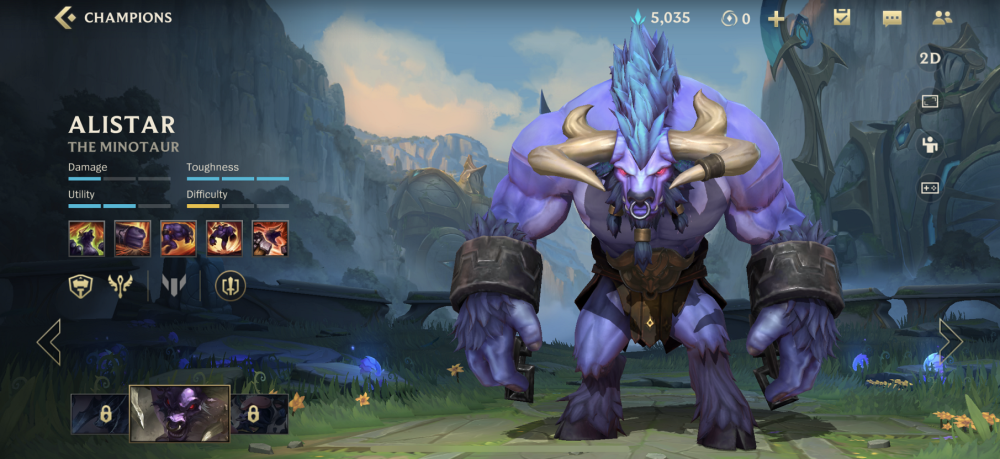
Task: Show the next champion with right arrow
Action: coord(950,342)
